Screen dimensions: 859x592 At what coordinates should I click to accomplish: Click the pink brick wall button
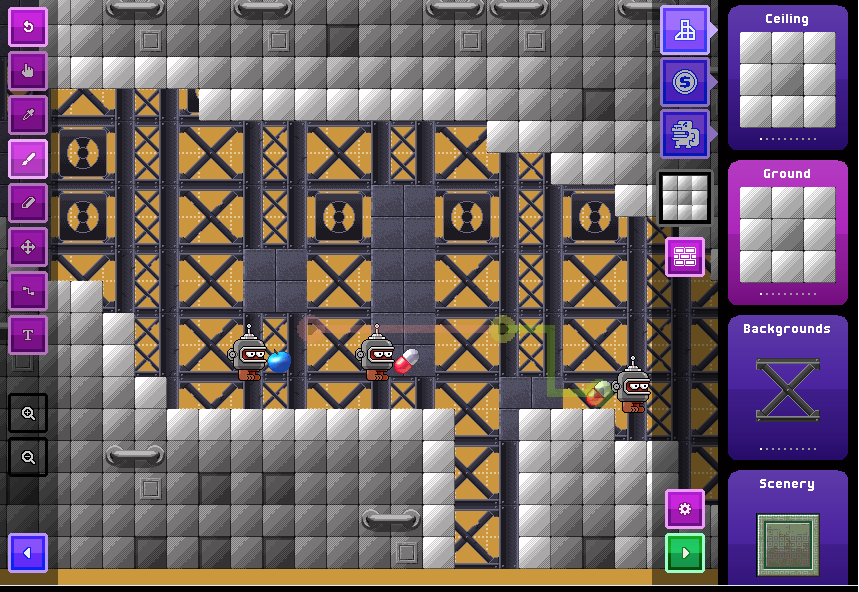click(685, 257)
